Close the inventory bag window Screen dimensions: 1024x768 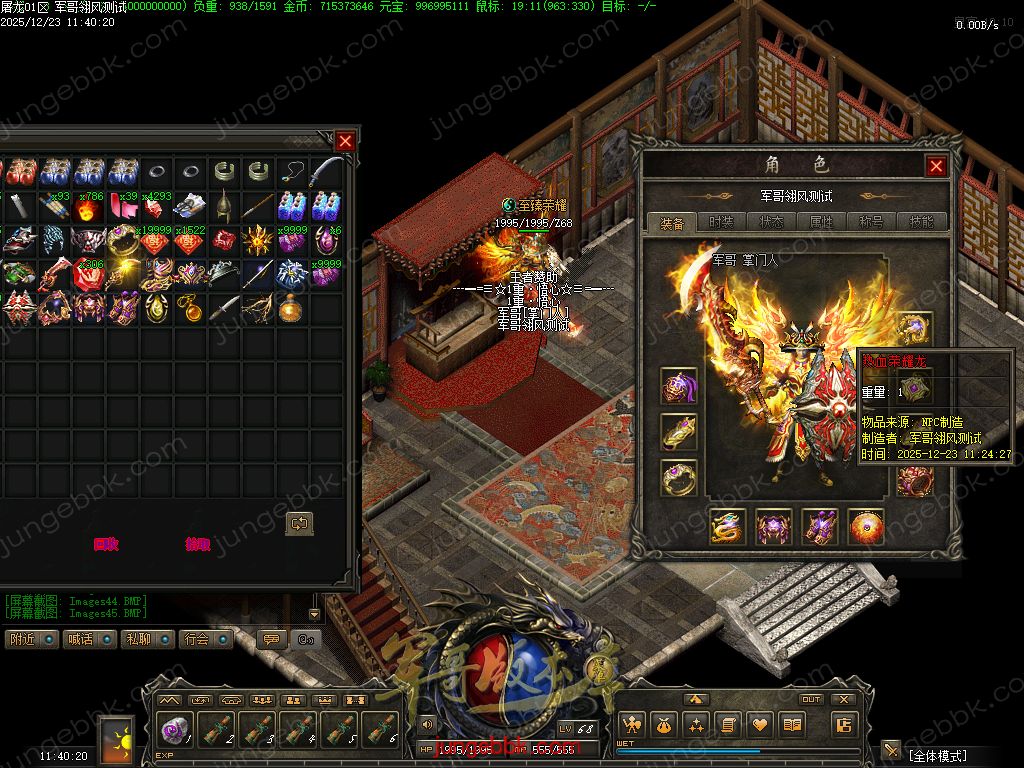pos(345,141)
